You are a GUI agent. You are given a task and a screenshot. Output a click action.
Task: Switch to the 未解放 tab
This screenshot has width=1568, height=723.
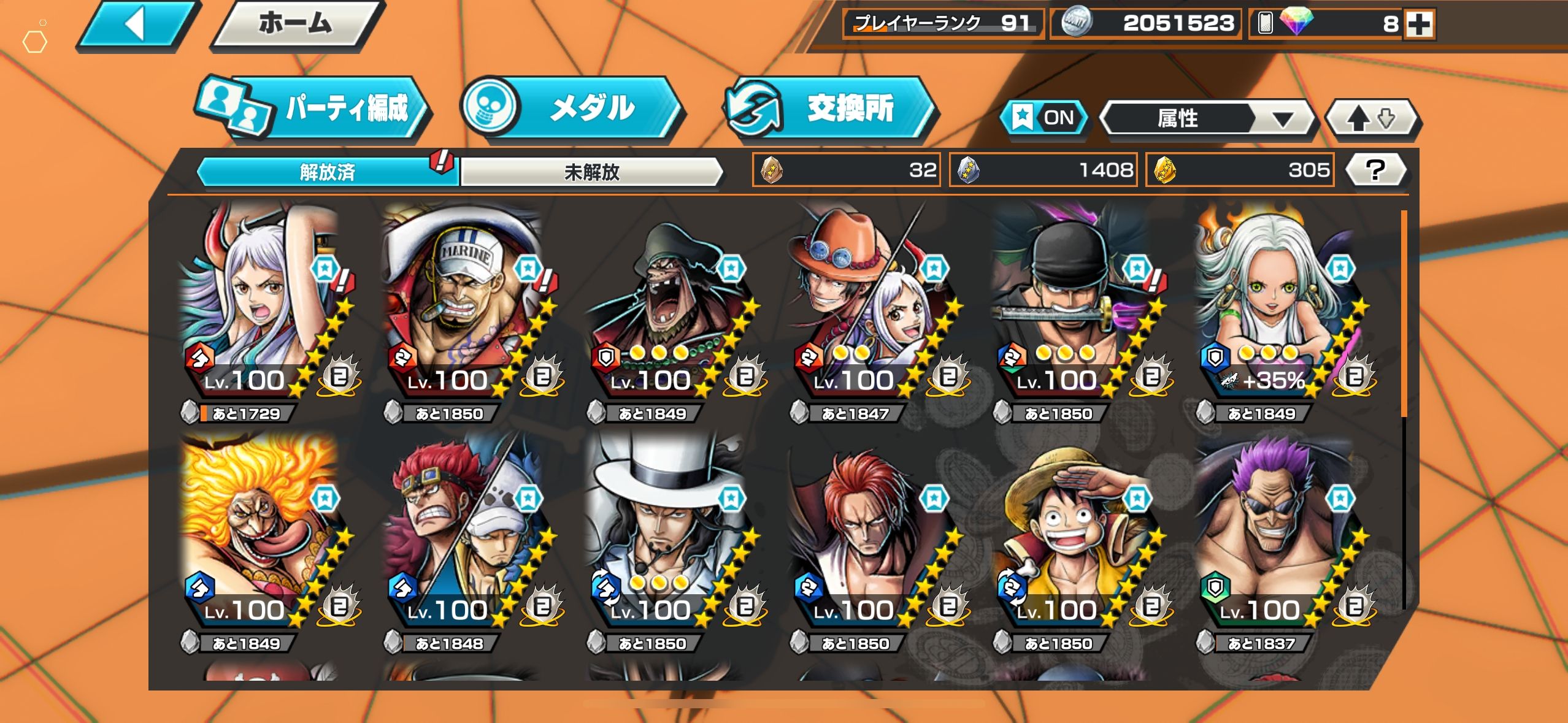click(591, 172)
